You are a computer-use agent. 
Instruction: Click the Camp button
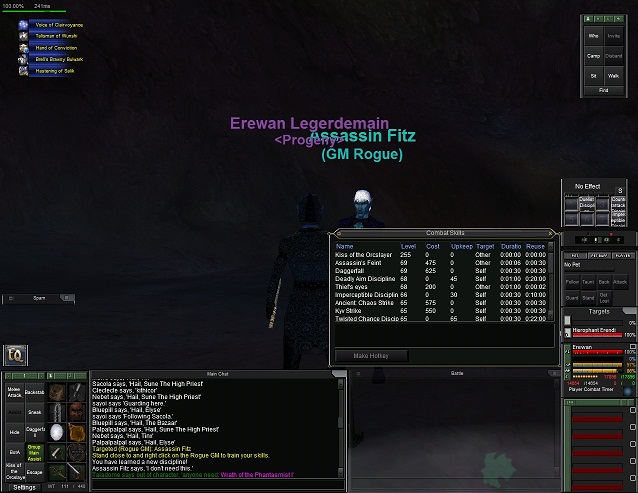(592, 56)
